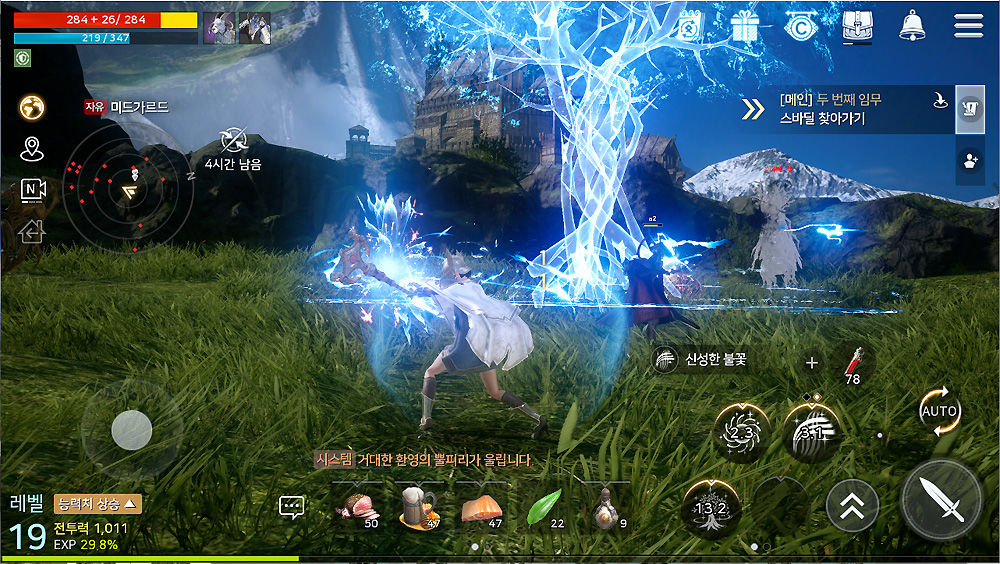Screen dimensions: 1000x564
Task: Use the beer mug item slot
Action: point(419,507)
